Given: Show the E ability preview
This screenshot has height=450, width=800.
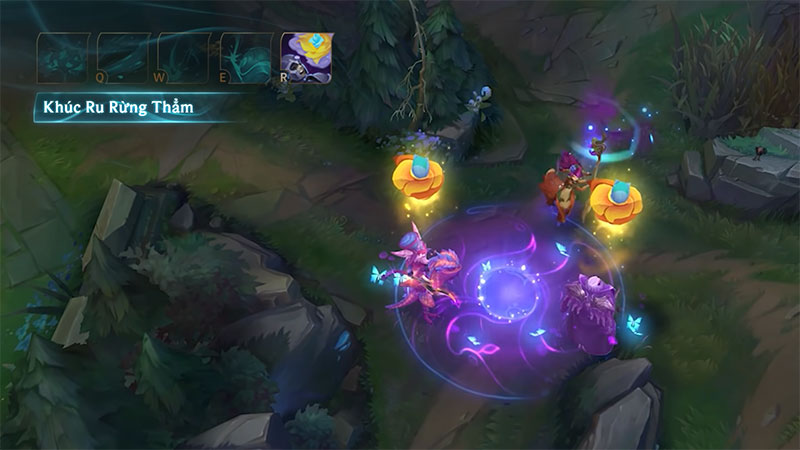Looking at the screenshot, I should (246, 57).
